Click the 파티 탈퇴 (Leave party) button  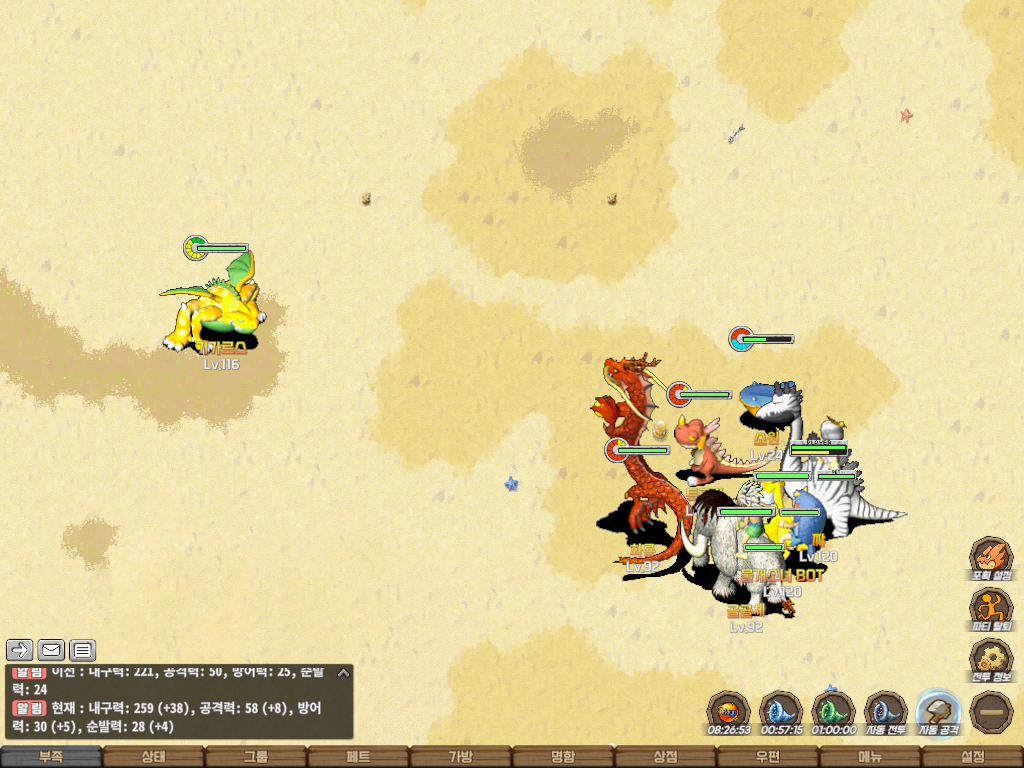click(991, 608)
